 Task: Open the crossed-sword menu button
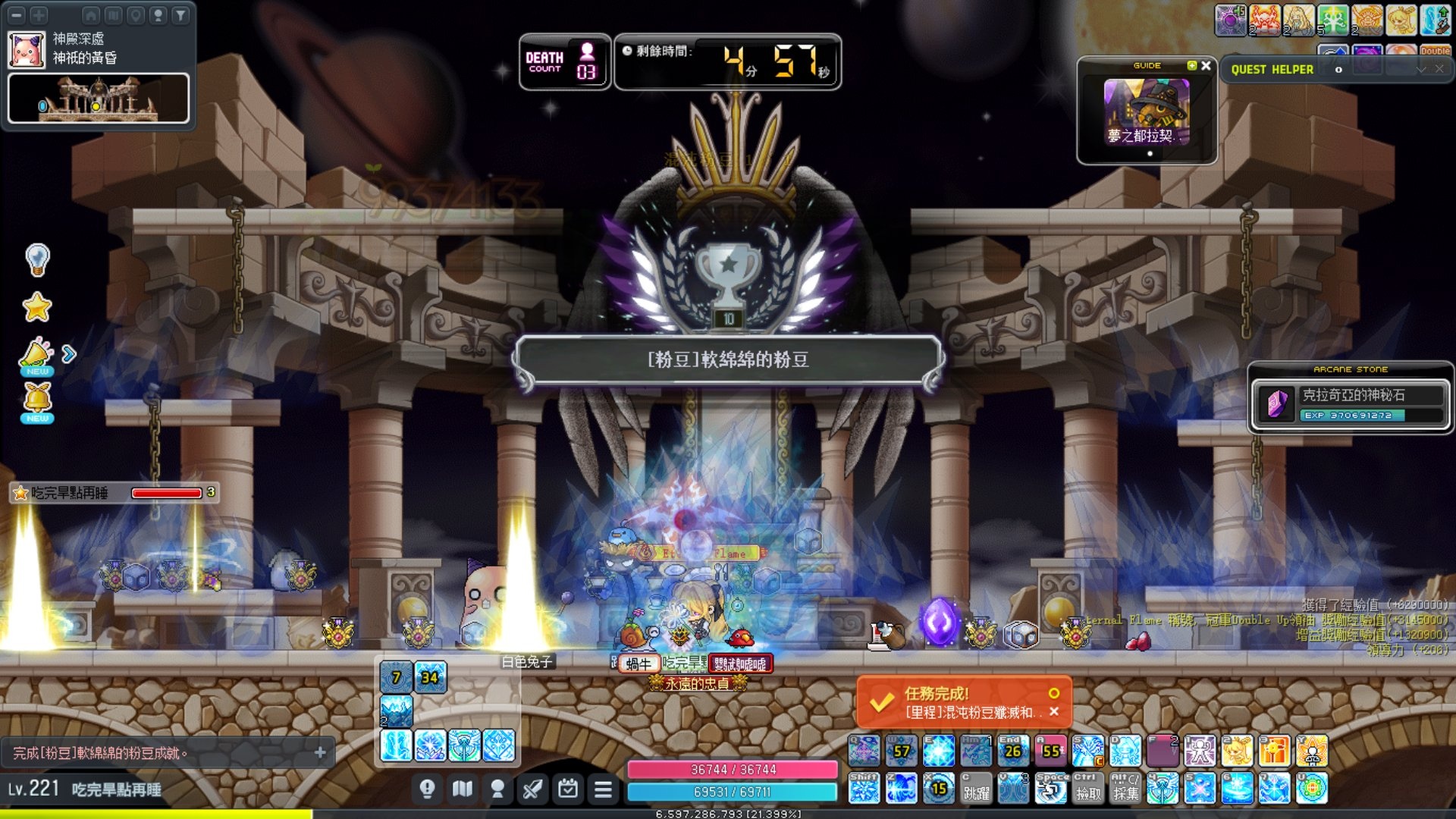(532, 790)
